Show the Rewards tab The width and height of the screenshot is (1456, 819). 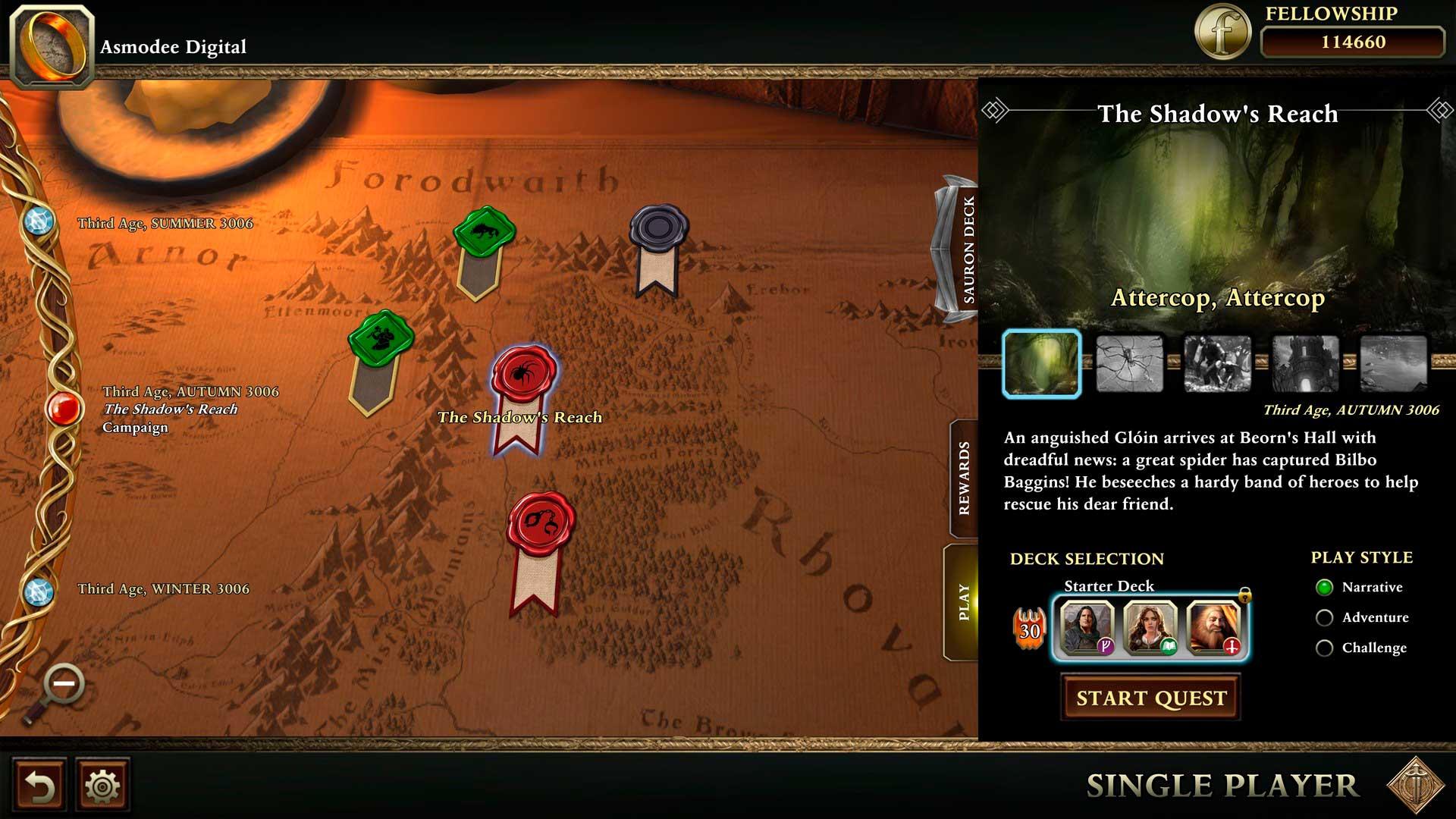[964, 479]
